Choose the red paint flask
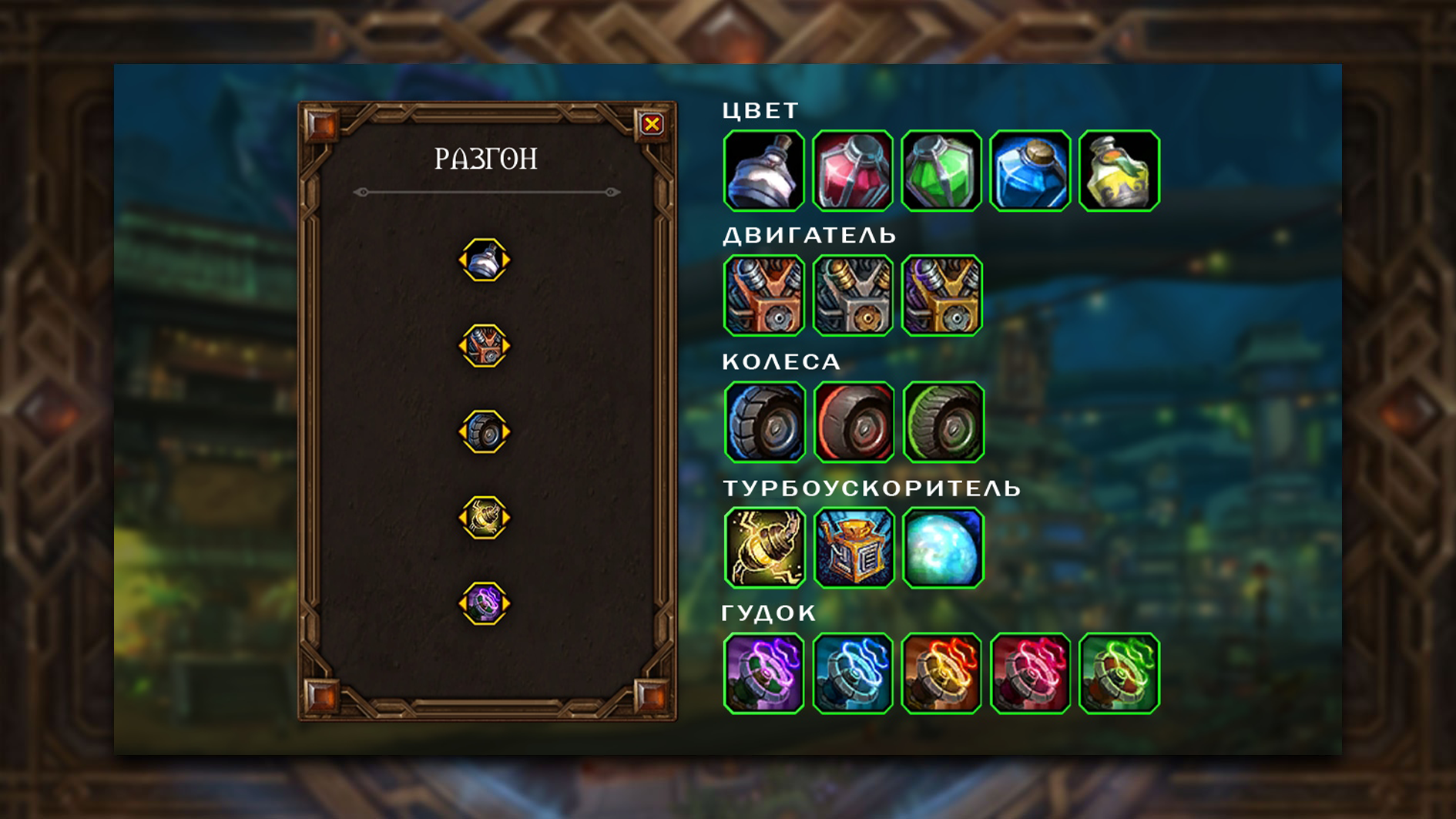 click(x=853, y=170)
